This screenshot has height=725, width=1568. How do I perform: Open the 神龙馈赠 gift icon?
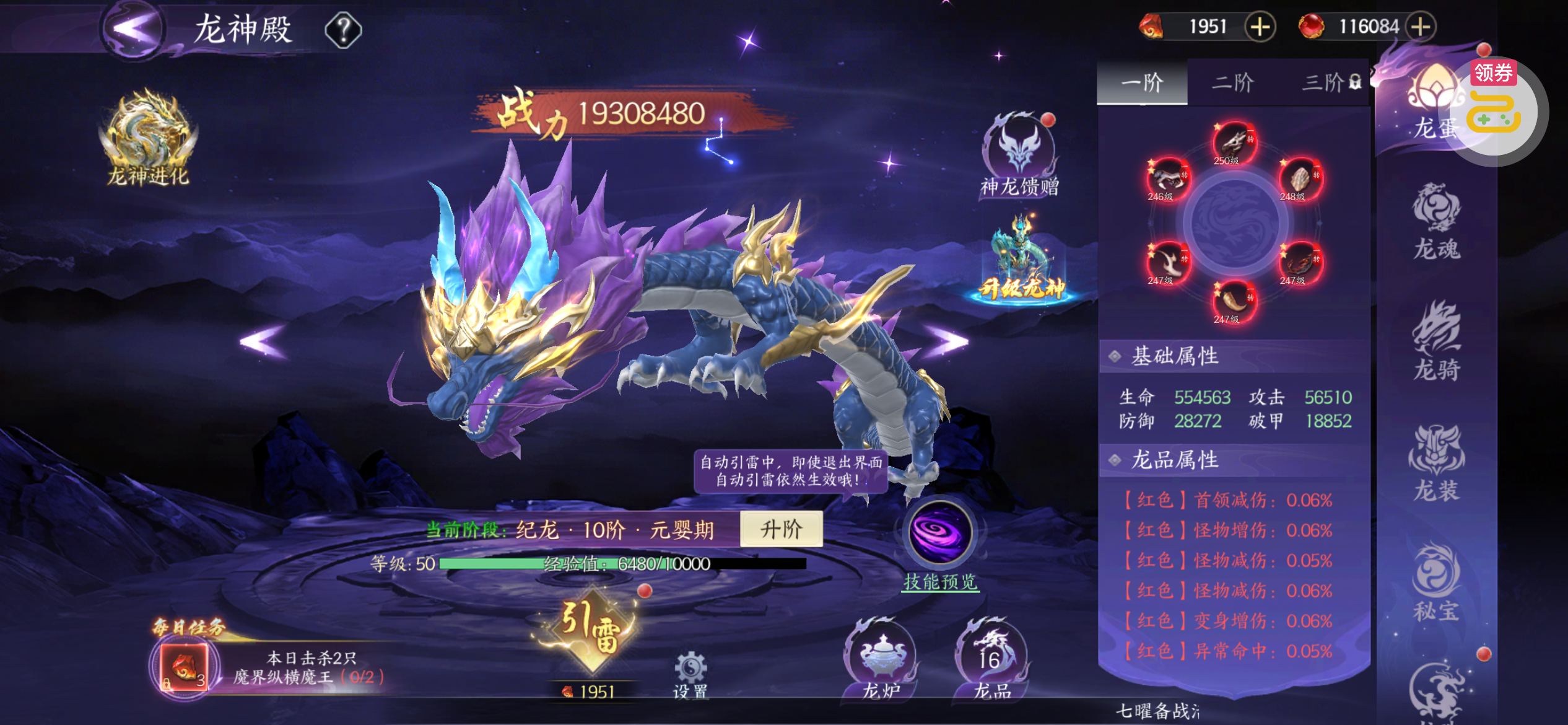point(1020,155)
